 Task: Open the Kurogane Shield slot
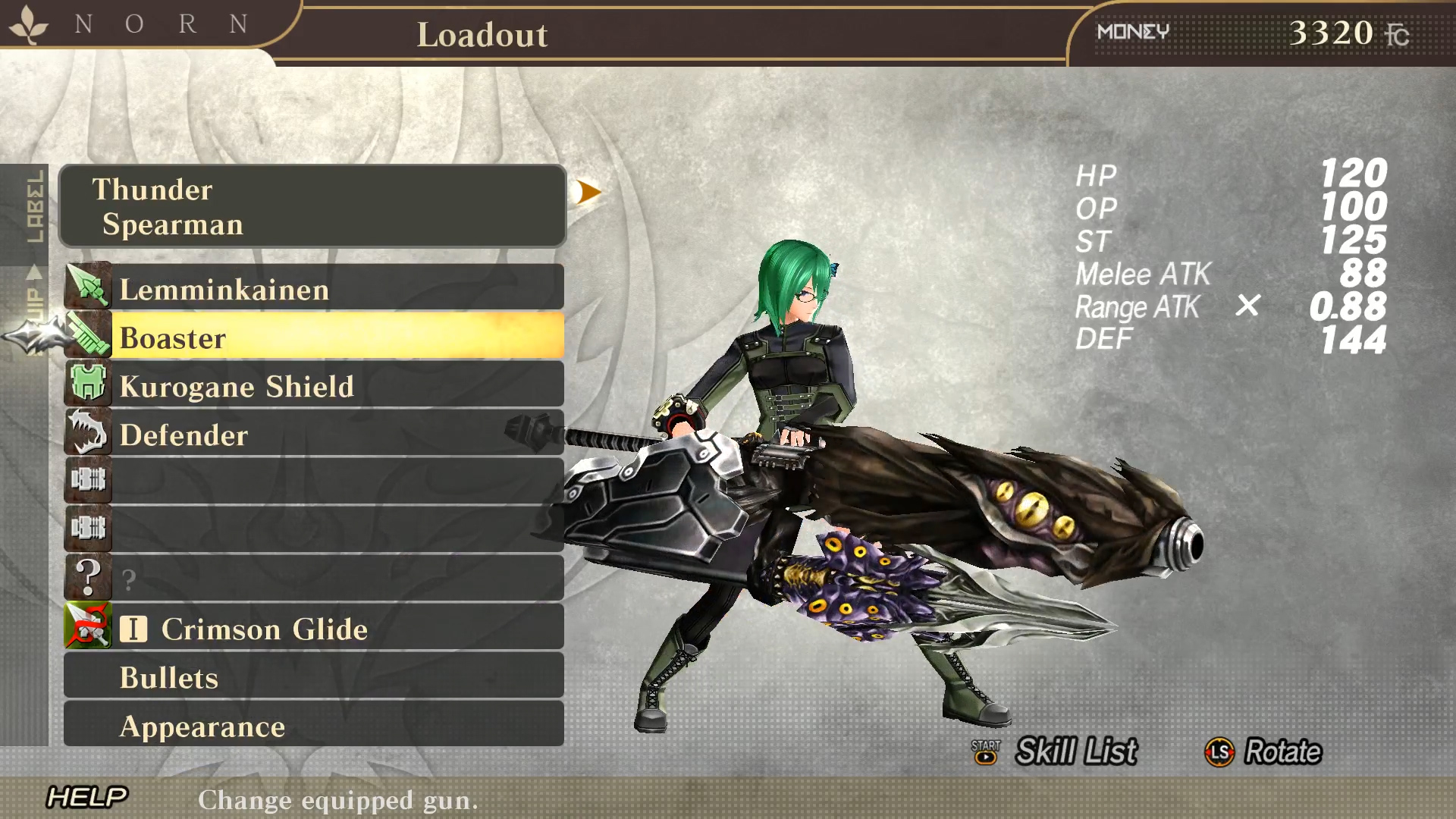click(x=314, y=386)
